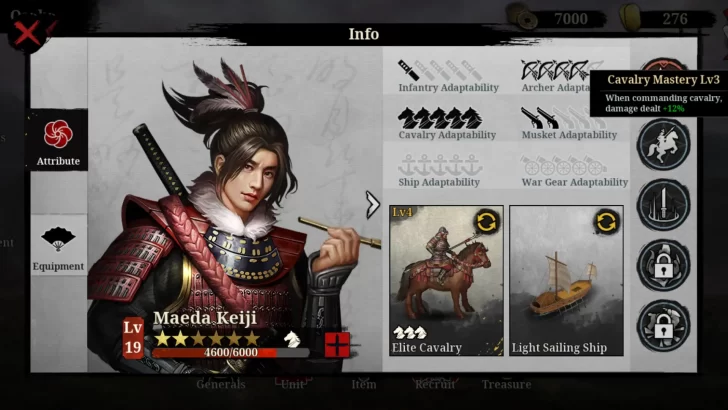Swap the Light Sailing Ship via its cycle icon
Viewport: 728px width, 410px height.
(607, 221)
